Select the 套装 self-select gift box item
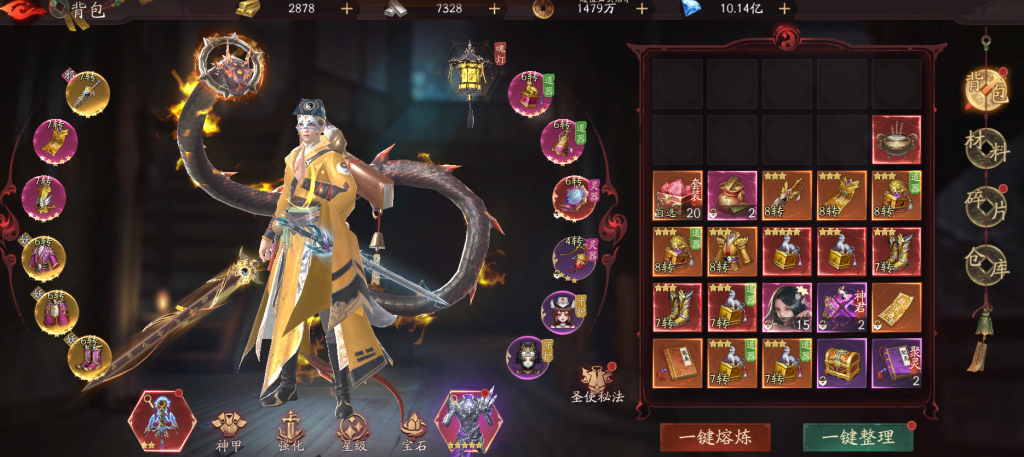This screenshot has width=1024, height=457. pos(677,195)
